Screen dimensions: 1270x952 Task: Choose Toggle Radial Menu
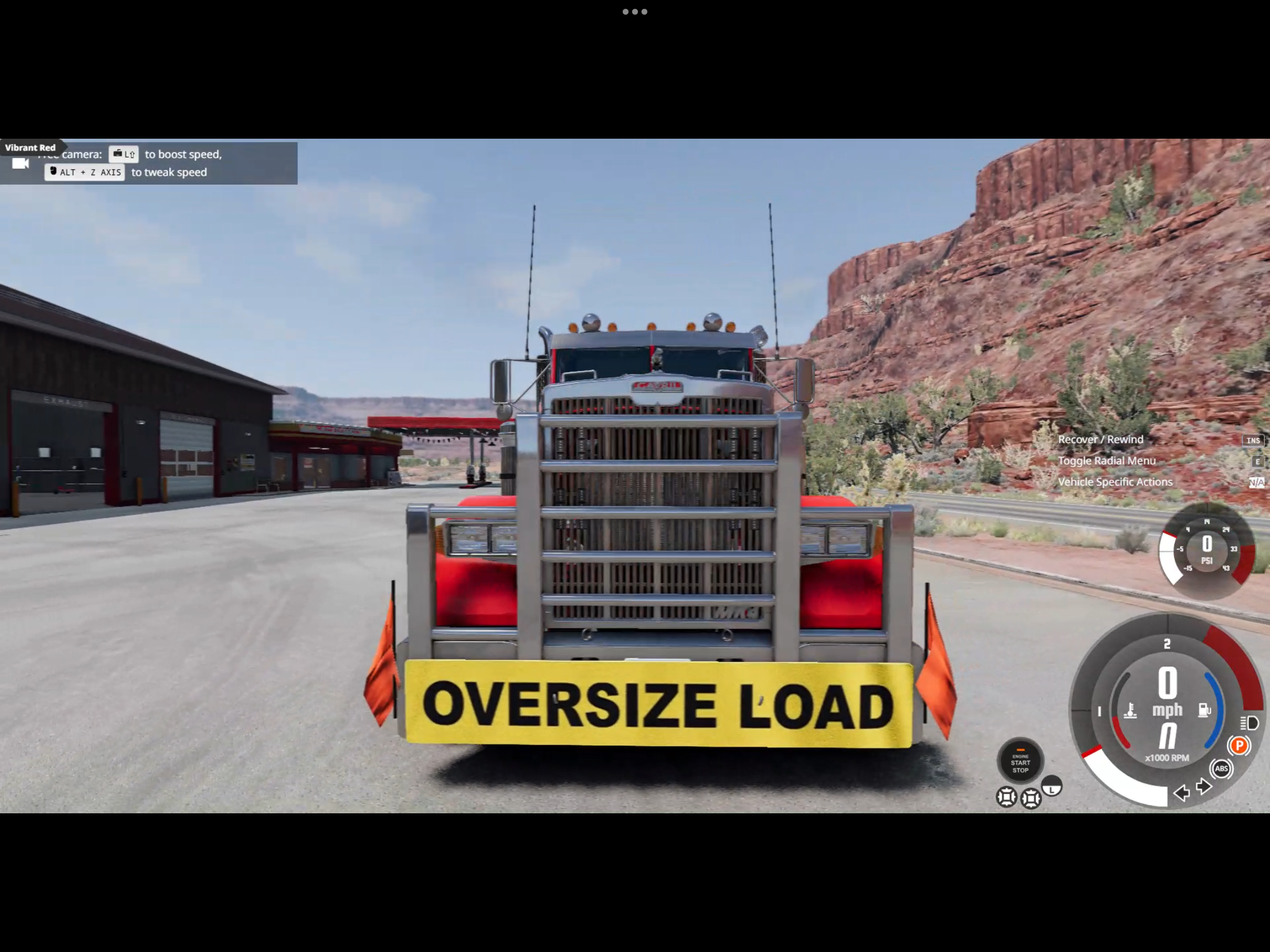pyautogui.click(x=1107, y=461)
